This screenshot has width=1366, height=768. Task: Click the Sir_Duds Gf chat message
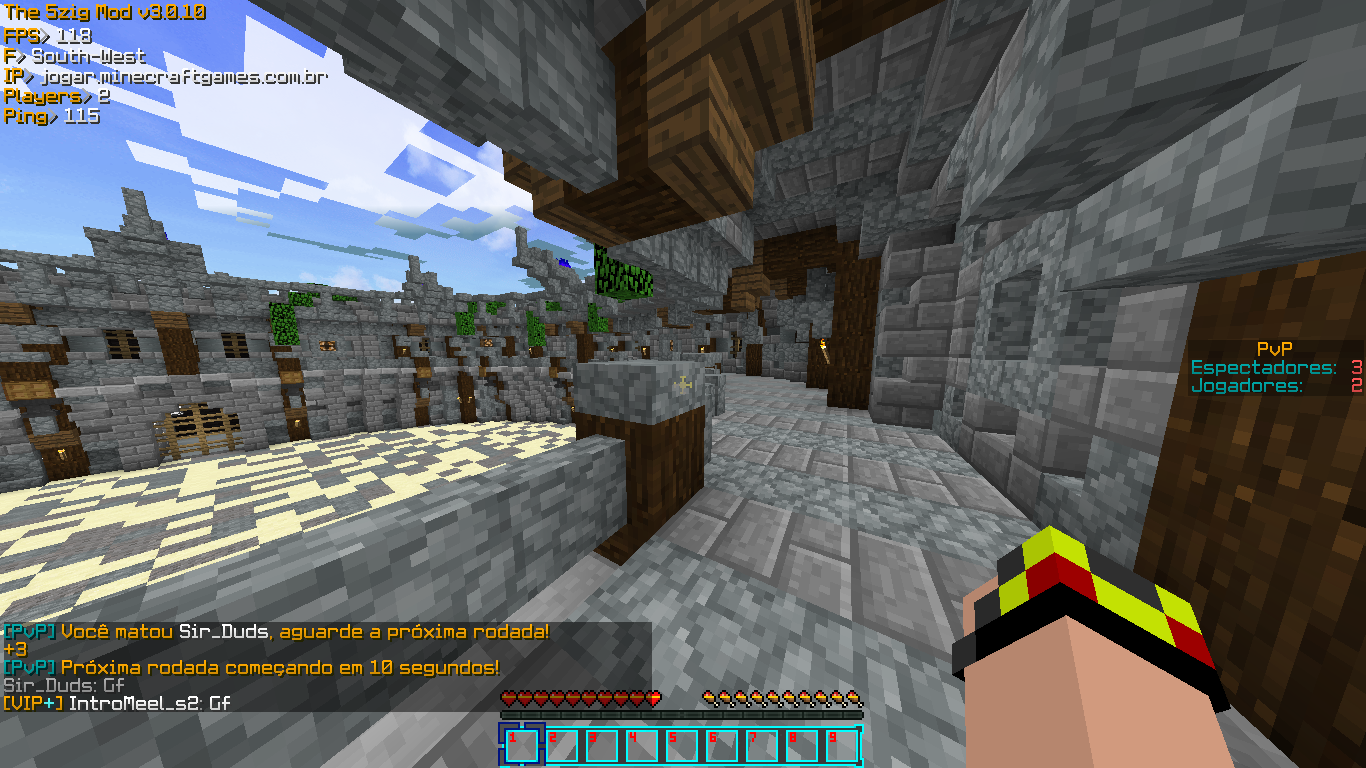(62, 686)
